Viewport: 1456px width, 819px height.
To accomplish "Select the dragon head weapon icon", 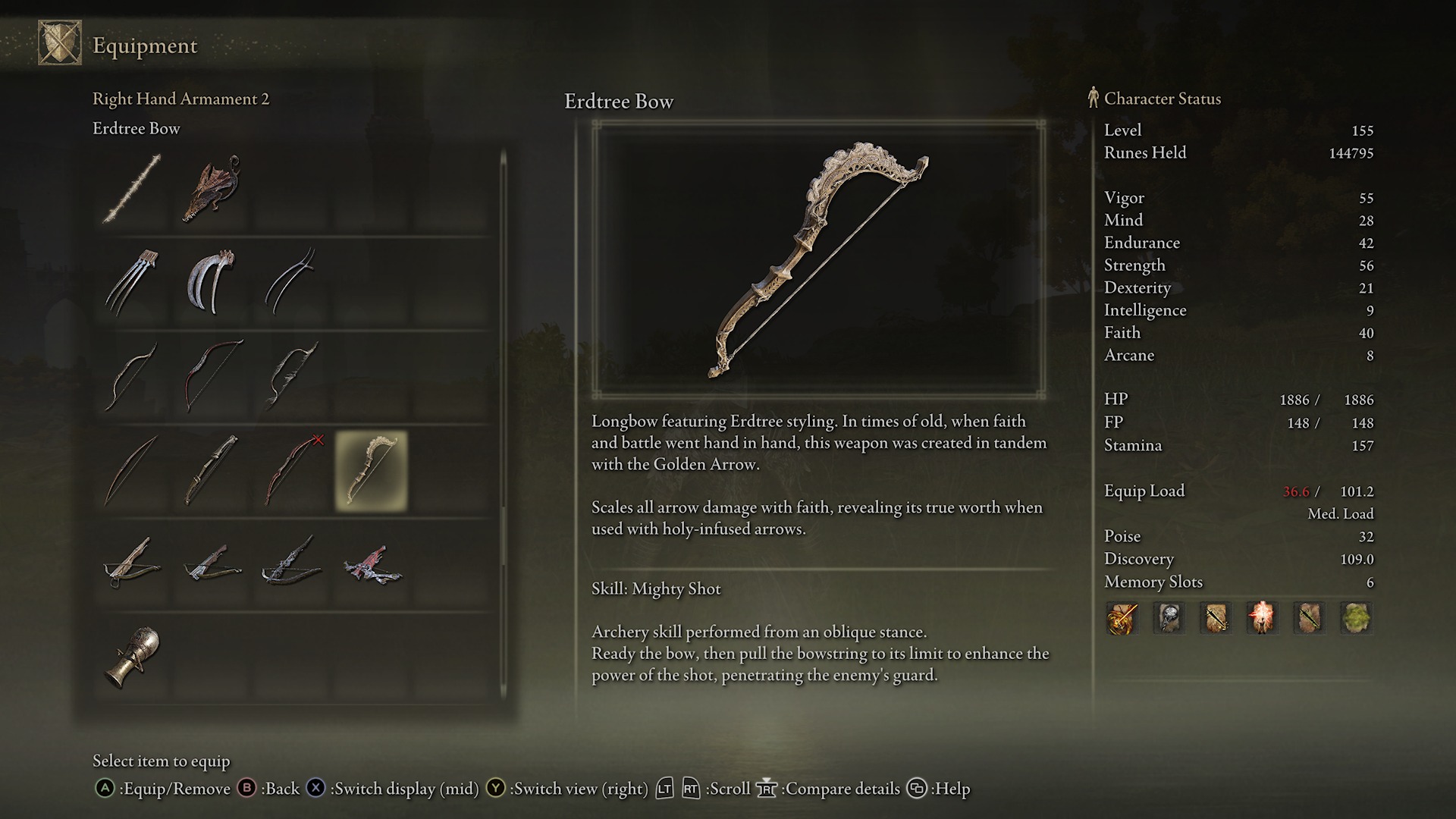I will (212, 188).
